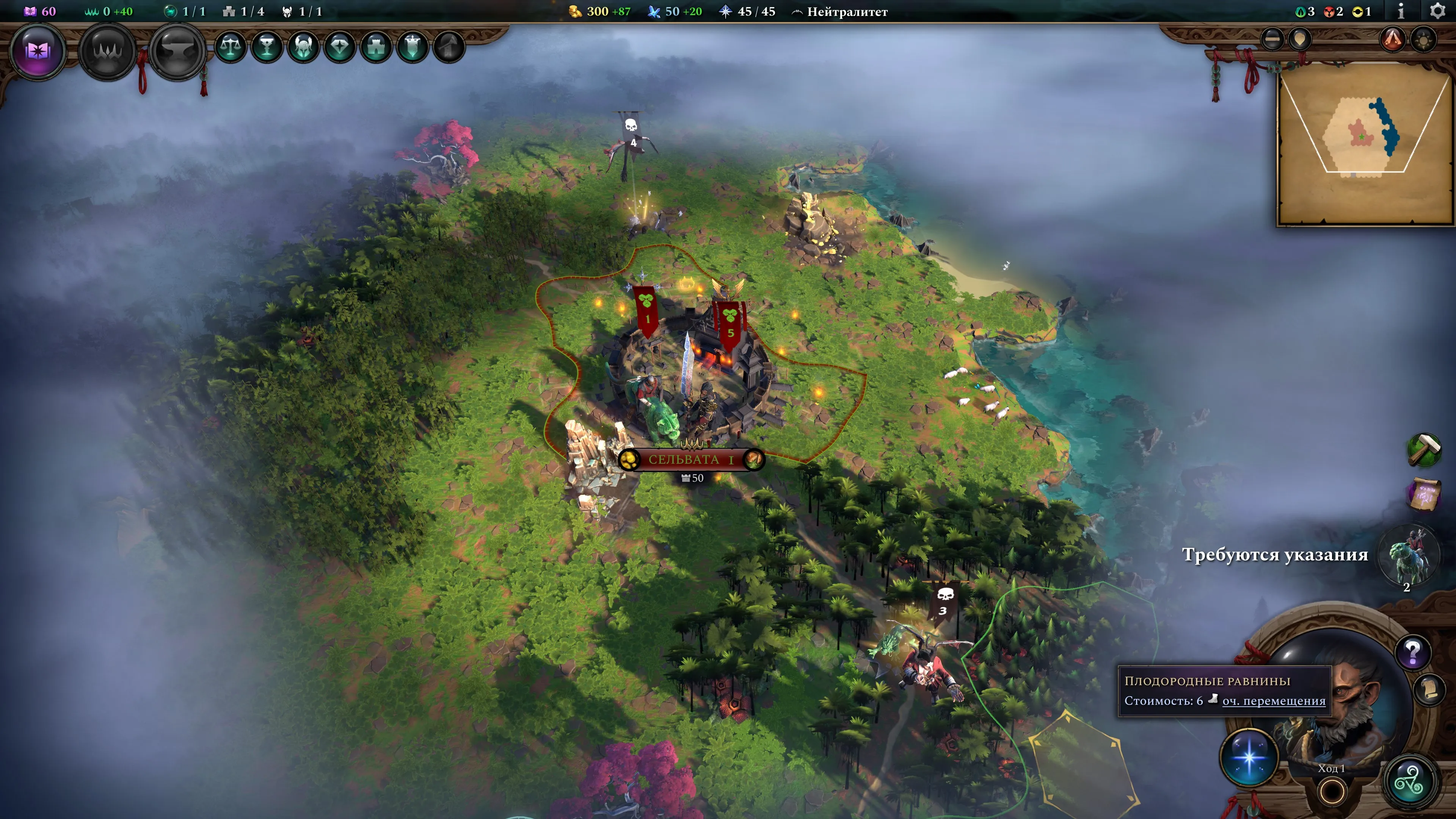Image resolution: width=1456 pixels, height=819 pixels.
Task: Open the purple tome research book
Action: [37, 52]
